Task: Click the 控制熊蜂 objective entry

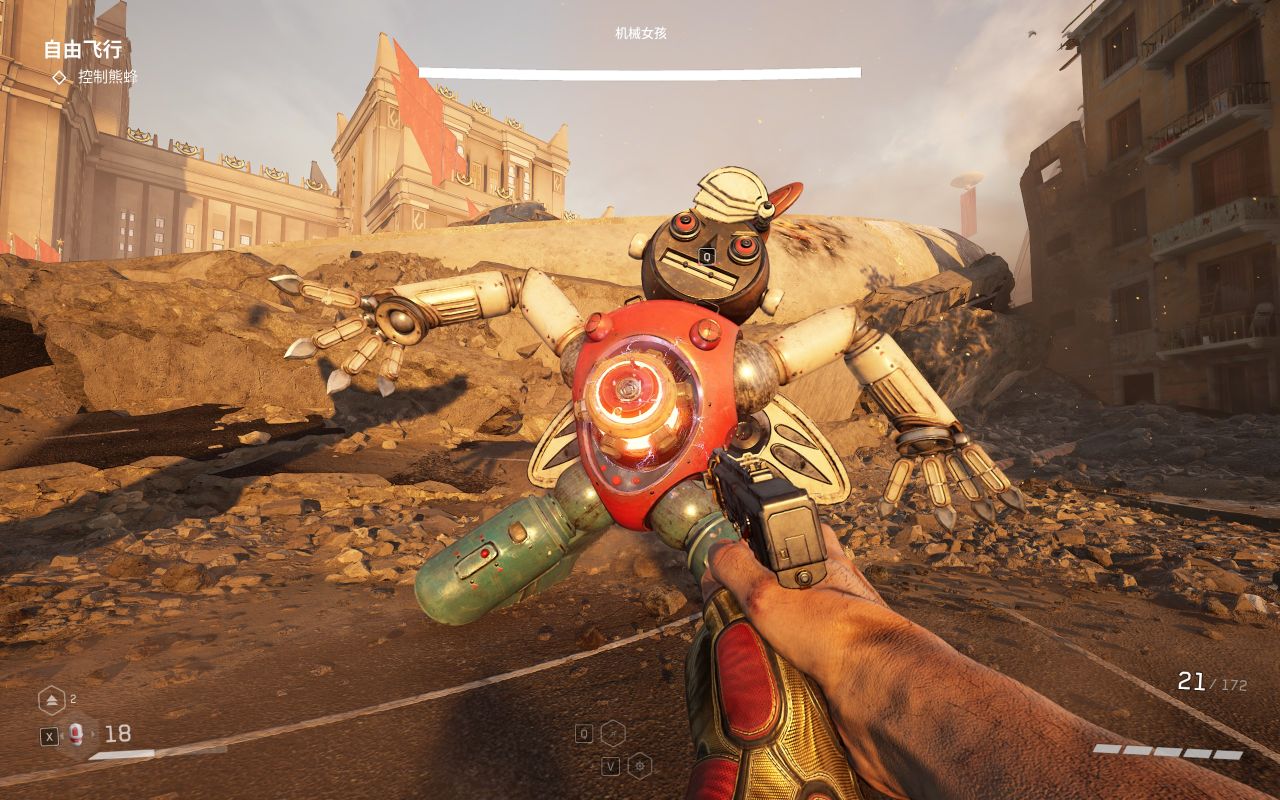Action: (108, 77)
